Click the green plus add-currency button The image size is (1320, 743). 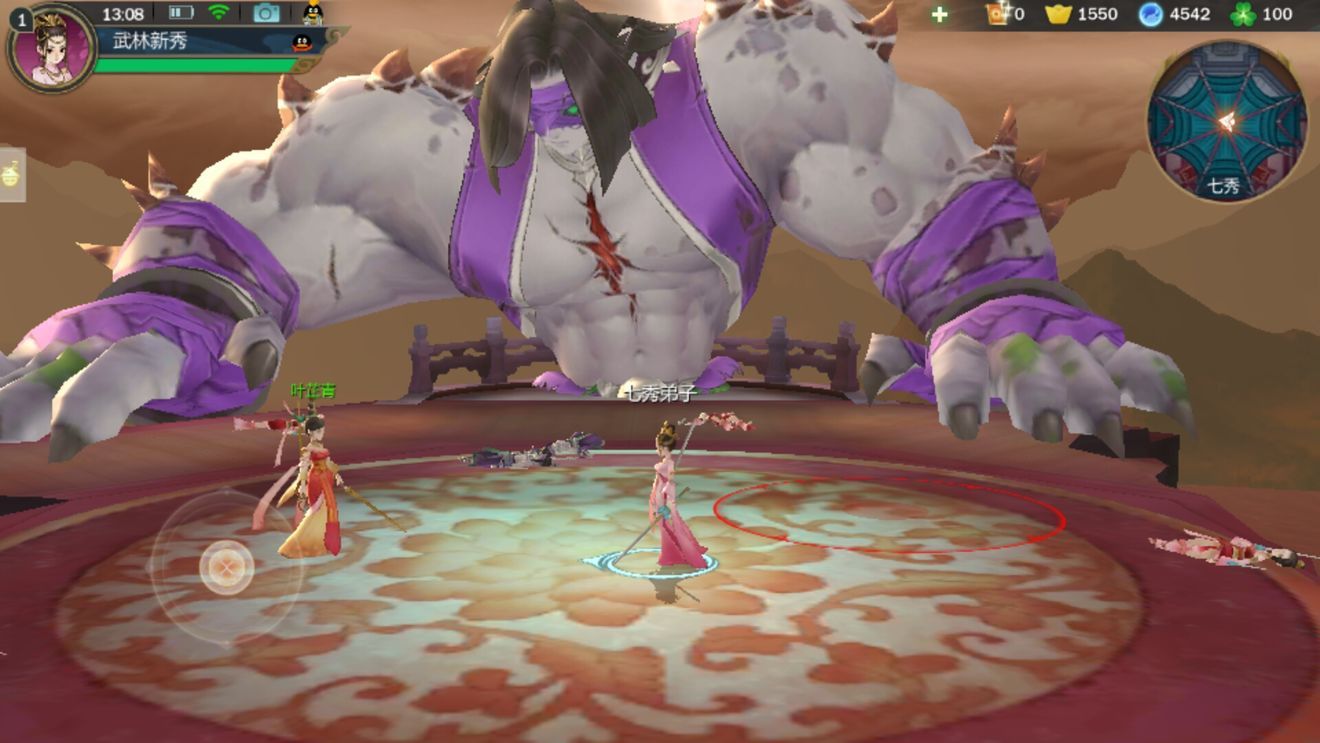(939, 14)
